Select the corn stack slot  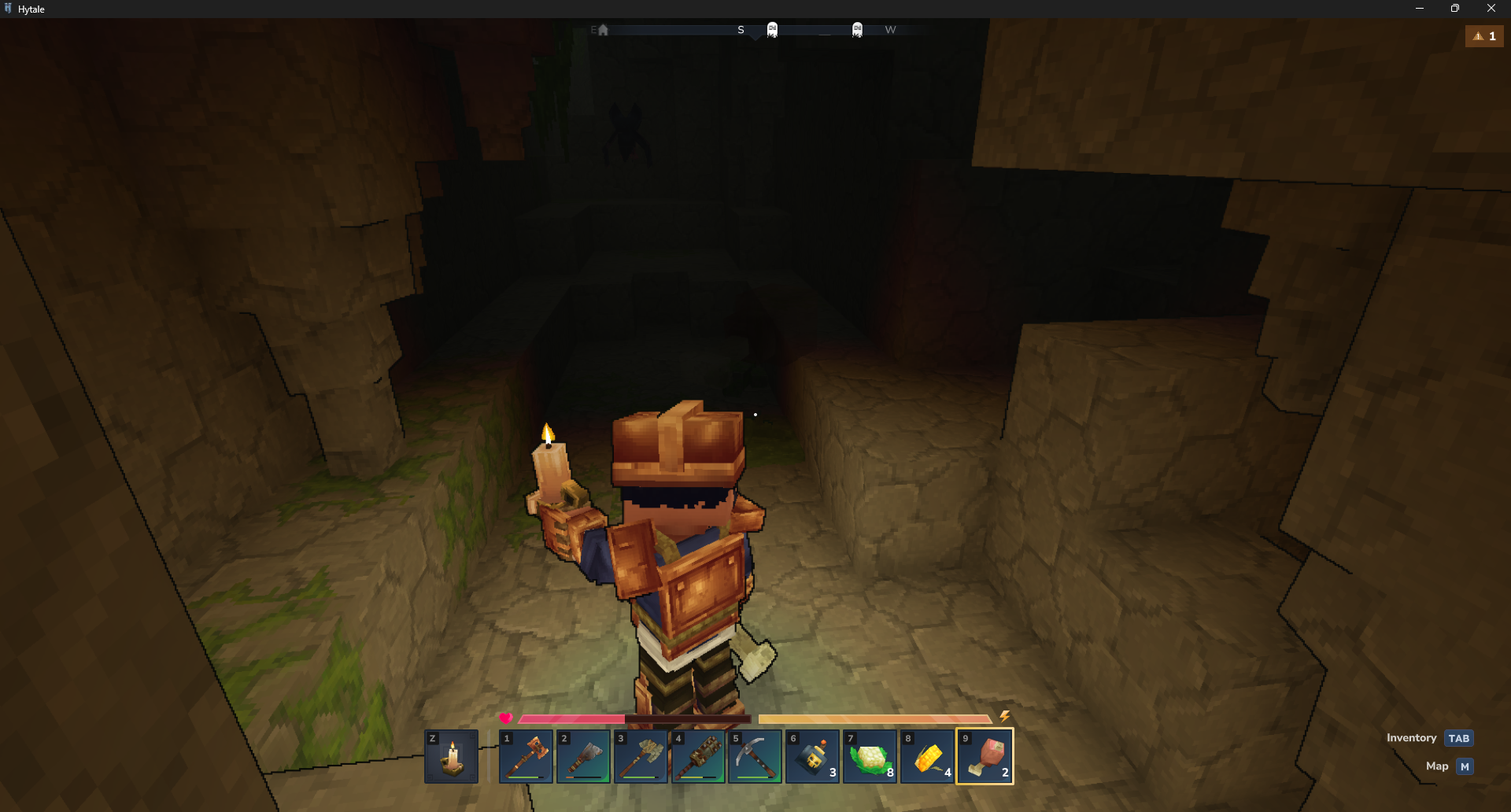click(927, 757)
